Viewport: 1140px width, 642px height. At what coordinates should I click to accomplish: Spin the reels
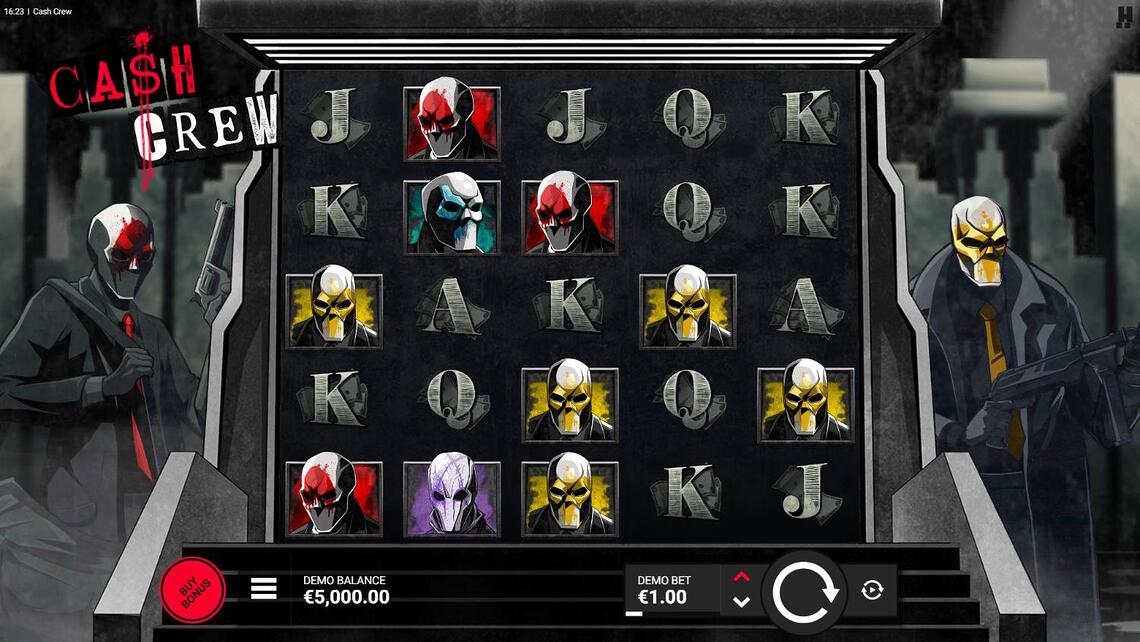click(x=804, y=591)
